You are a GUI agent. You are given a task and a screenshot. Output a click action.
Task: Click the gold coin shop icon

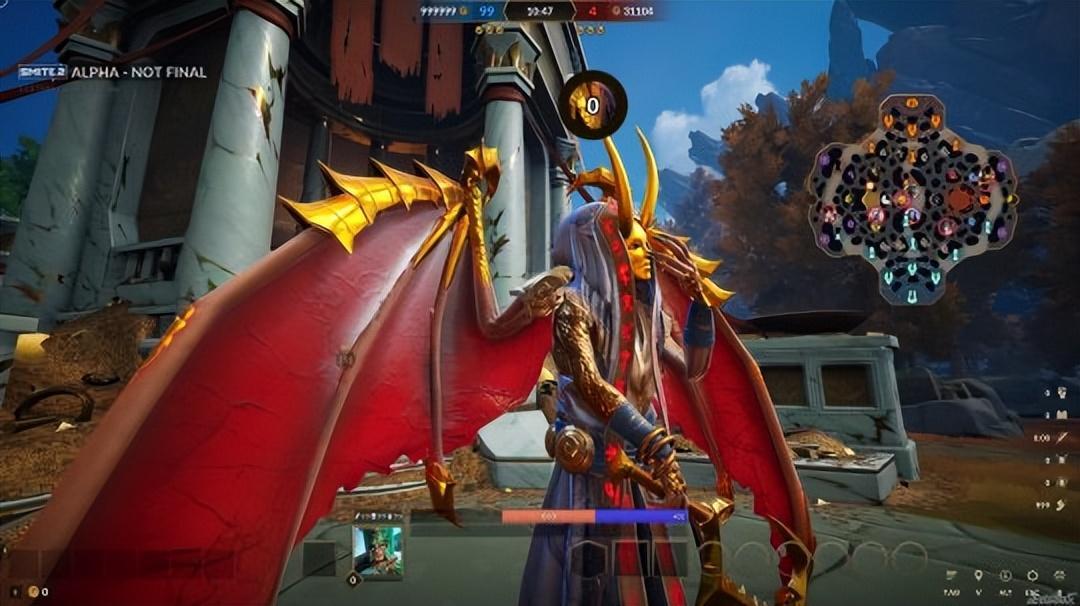pos(32,591)
